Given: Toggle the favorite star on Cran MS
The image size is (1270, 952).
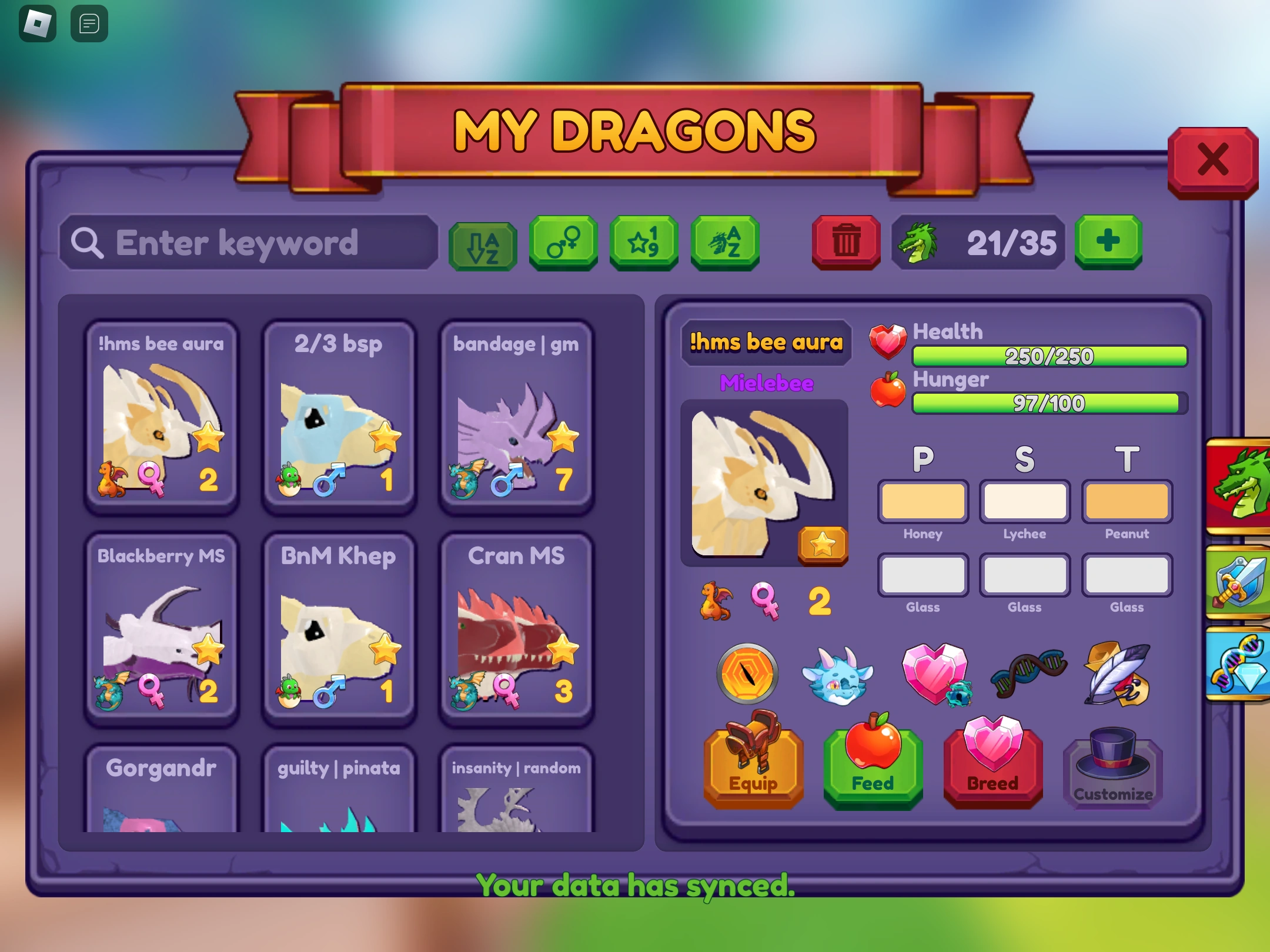Looking at the screenshot, I should coord(563,651).
